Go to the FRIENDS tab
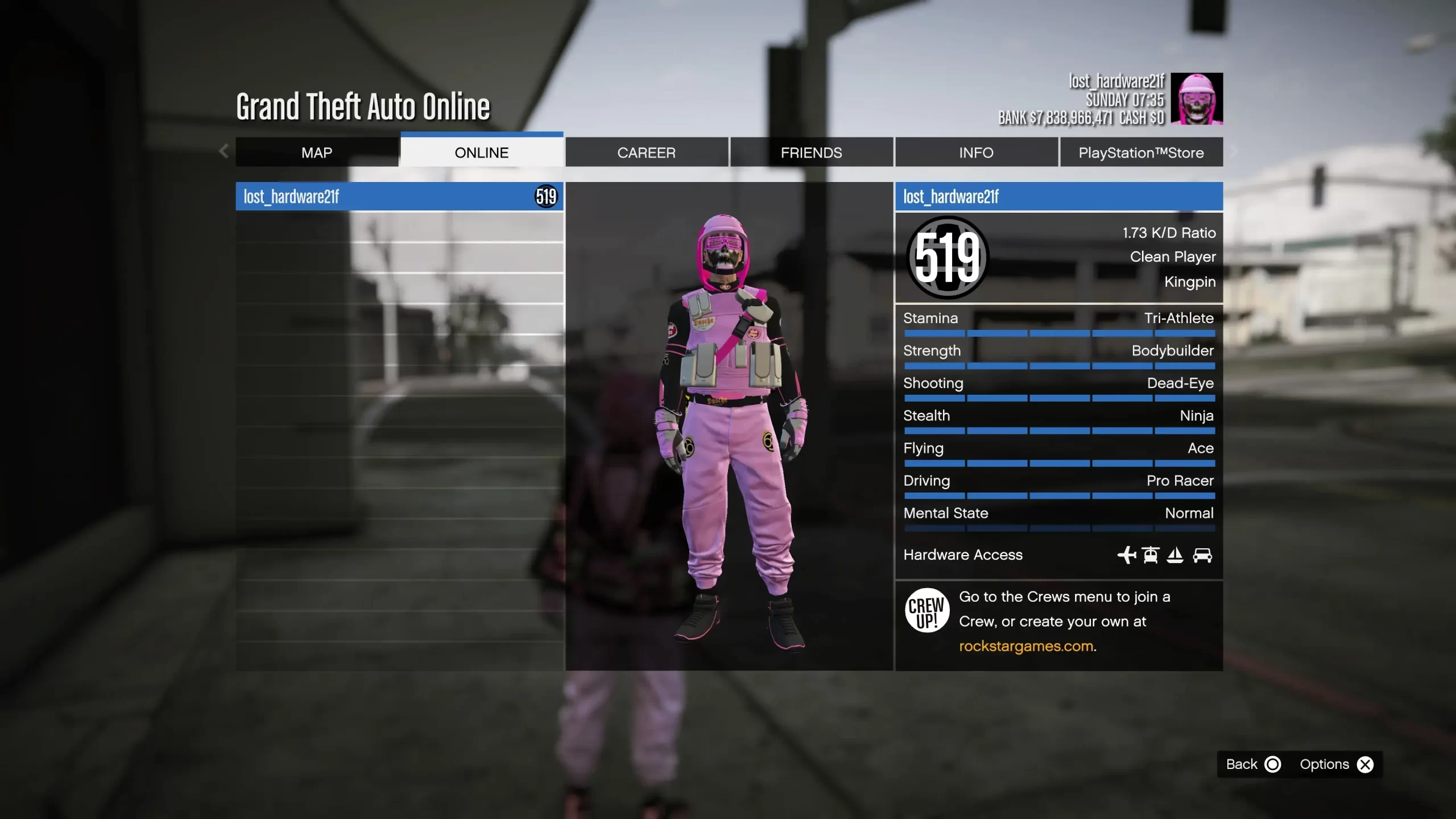The image size is (1456, 819). tap(811, 152)
